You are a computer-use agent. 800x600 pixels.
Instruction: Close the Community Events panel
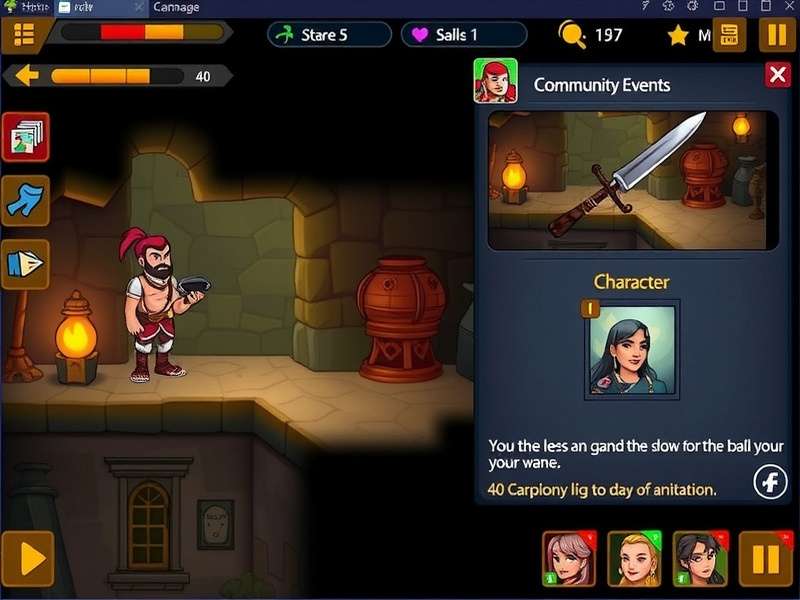[777, 74]
